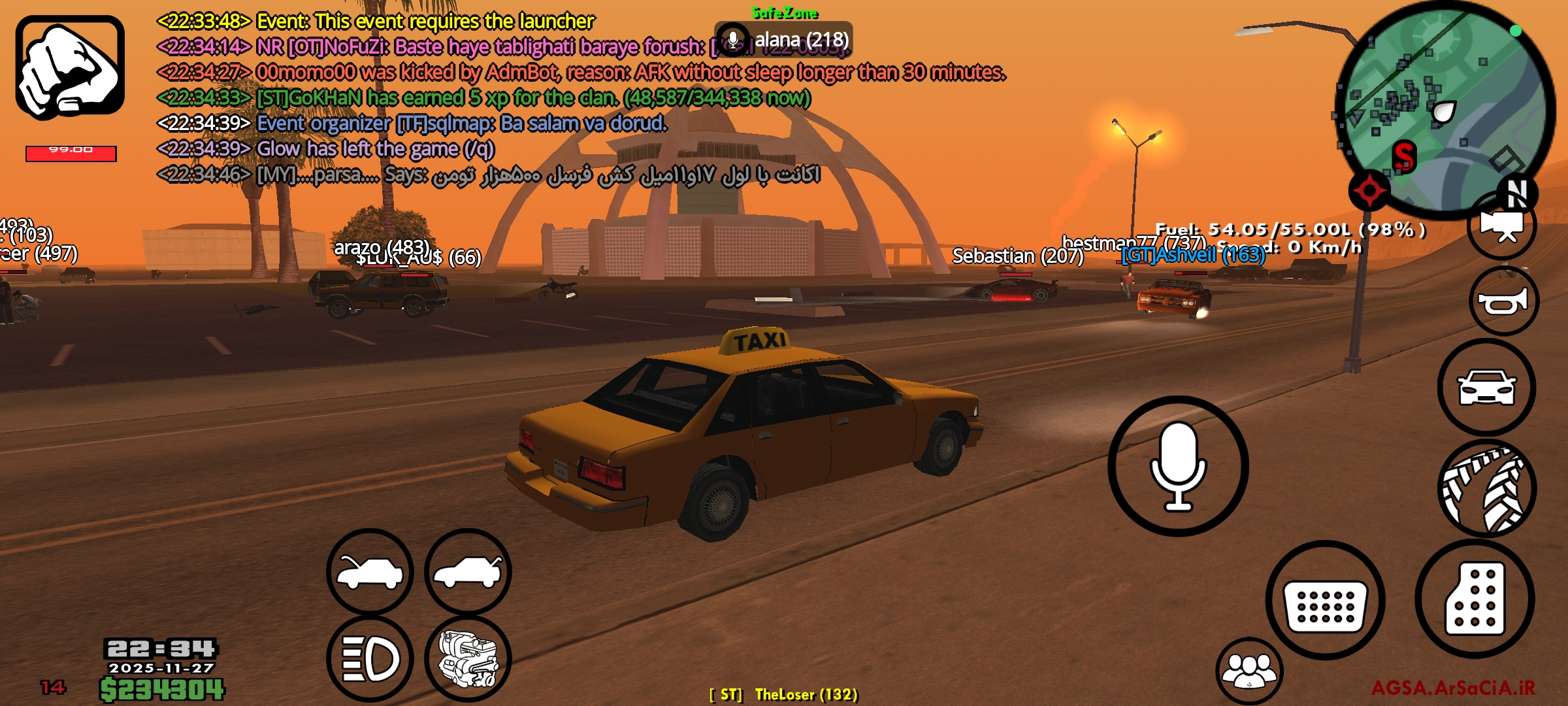
Task: Activate the large microphone voice chat button
Action: (1178, 466)
